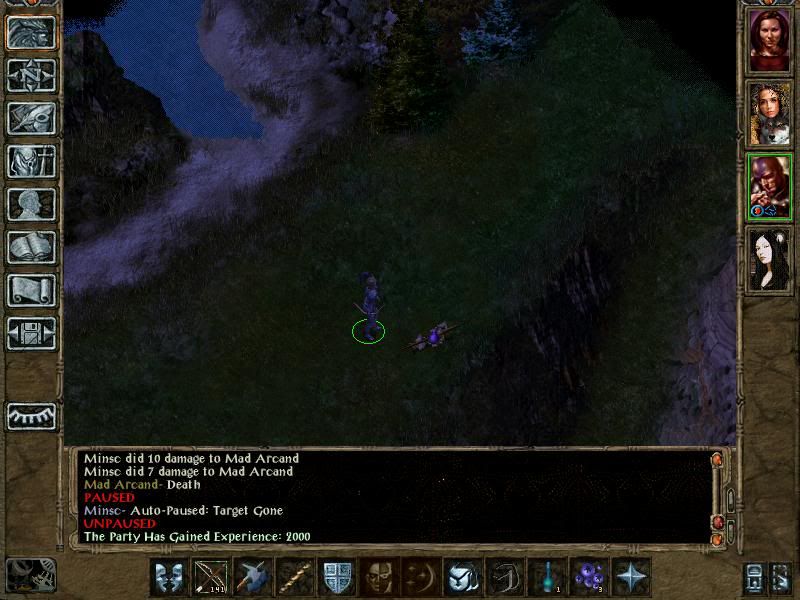This screenshot has height=600, width=800.
Task: Select the wooden staff weapon slot
Action: (294, 577)
